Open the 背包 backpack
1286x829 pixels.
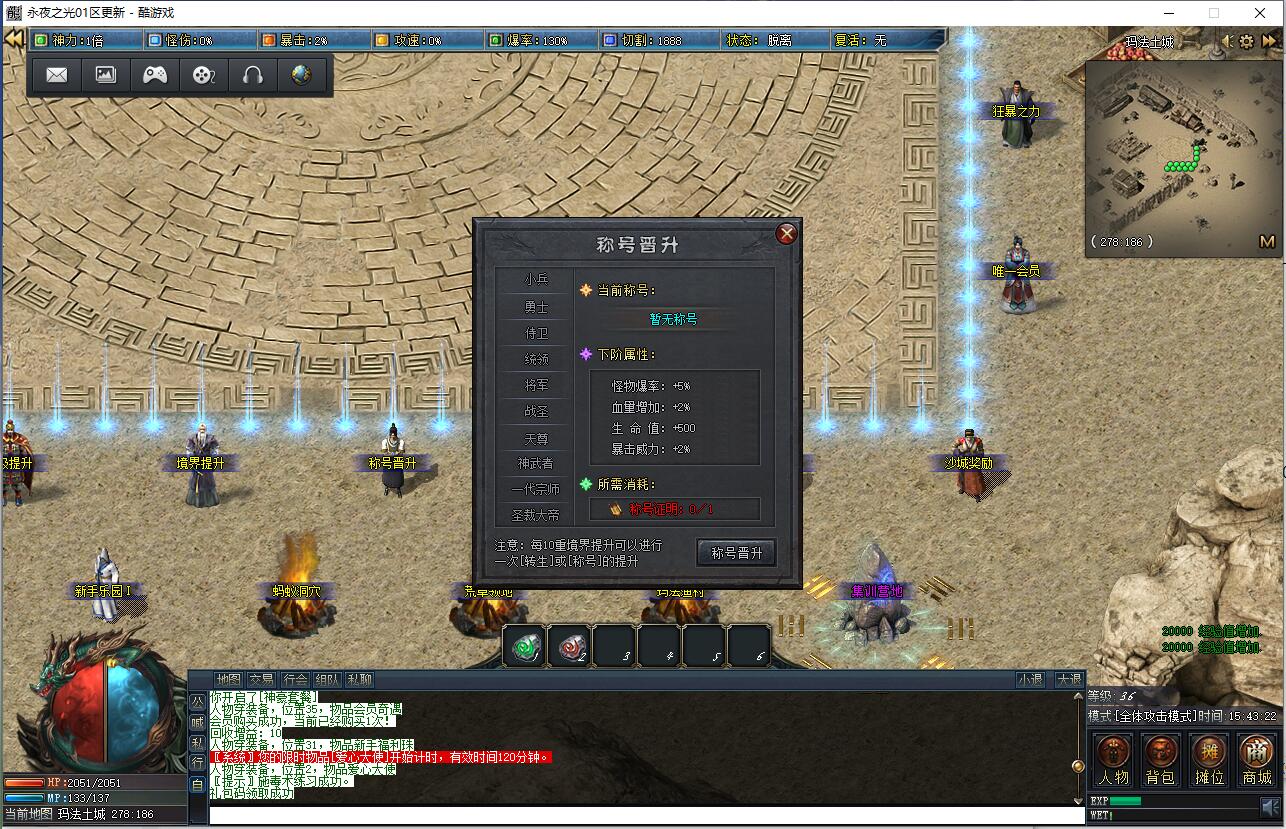point(1161,758)
